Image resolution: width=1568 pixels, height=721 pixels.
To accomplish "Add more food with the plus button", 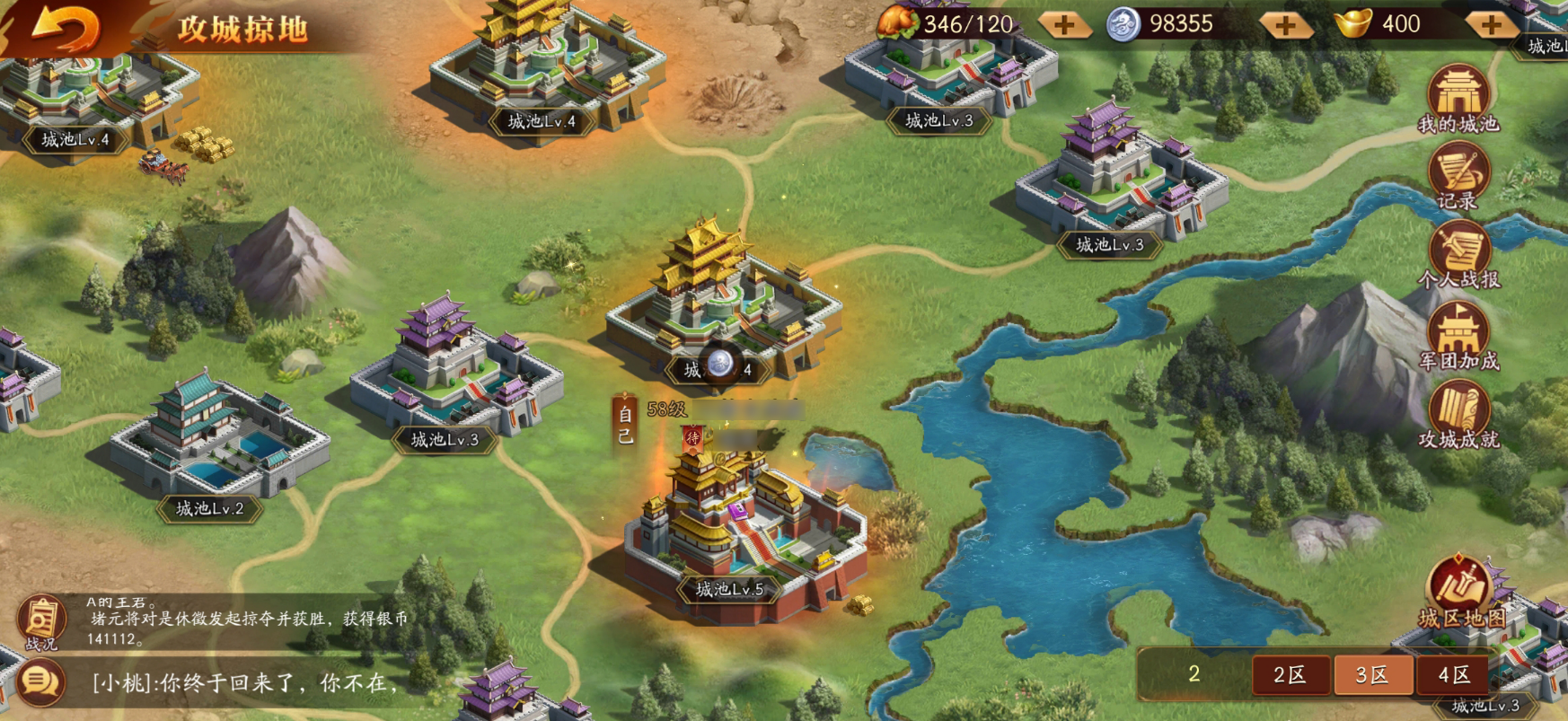I will coord(1064,25).
